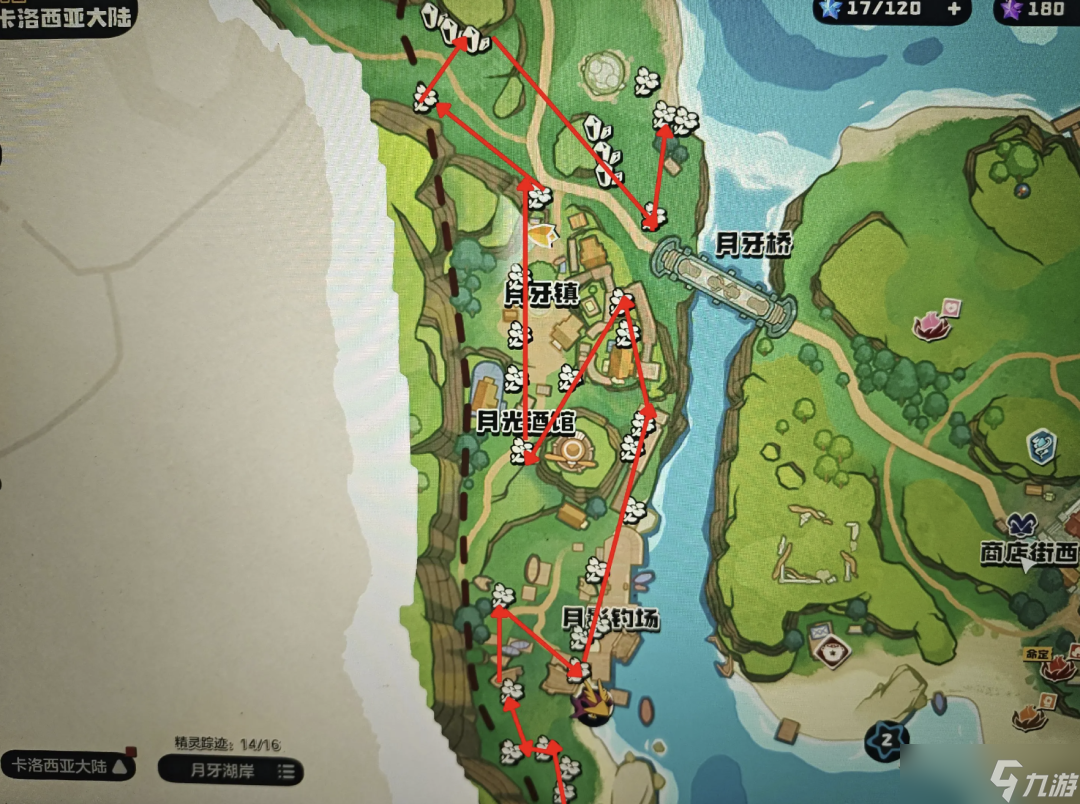The image size is (1080, 804).
Task: Open the 月牙湖岸 area list
Action: 229,770
